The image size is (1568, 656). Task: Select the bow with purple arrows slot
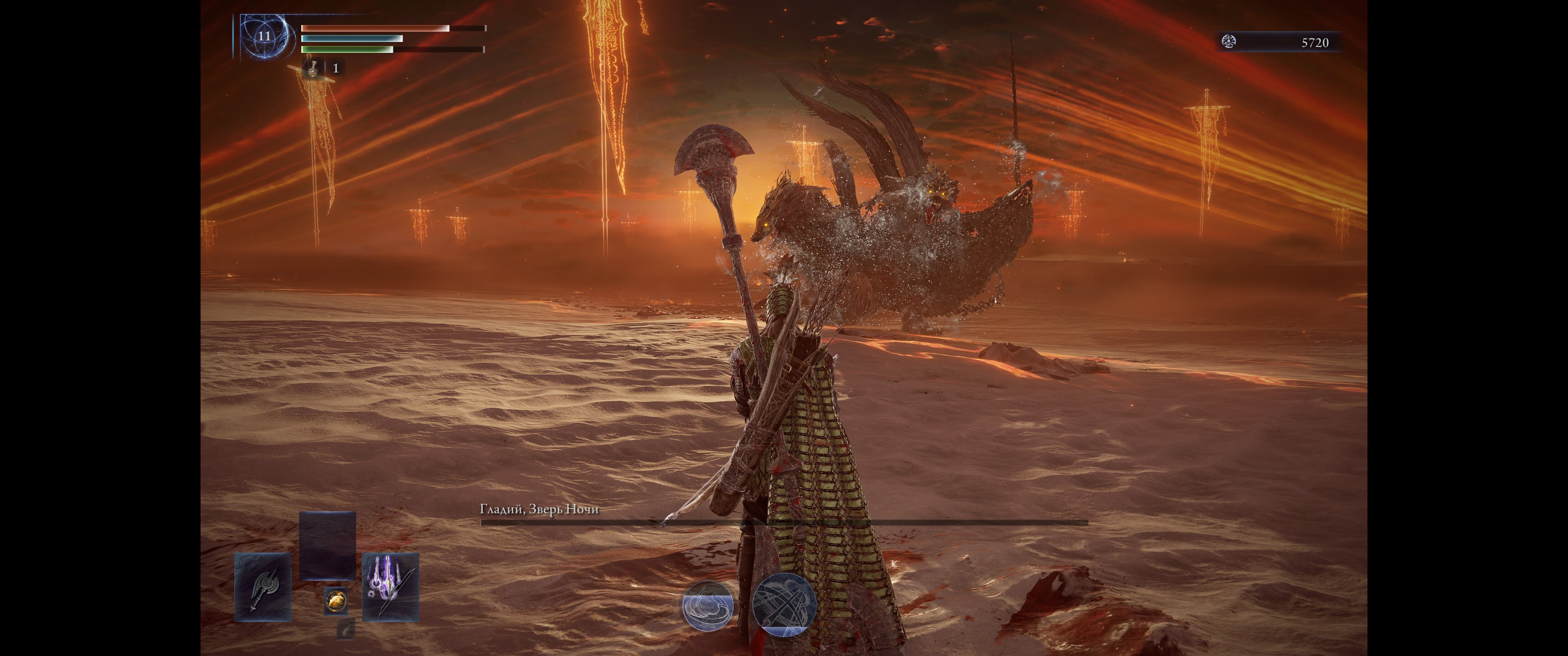[x=390, y=587]
